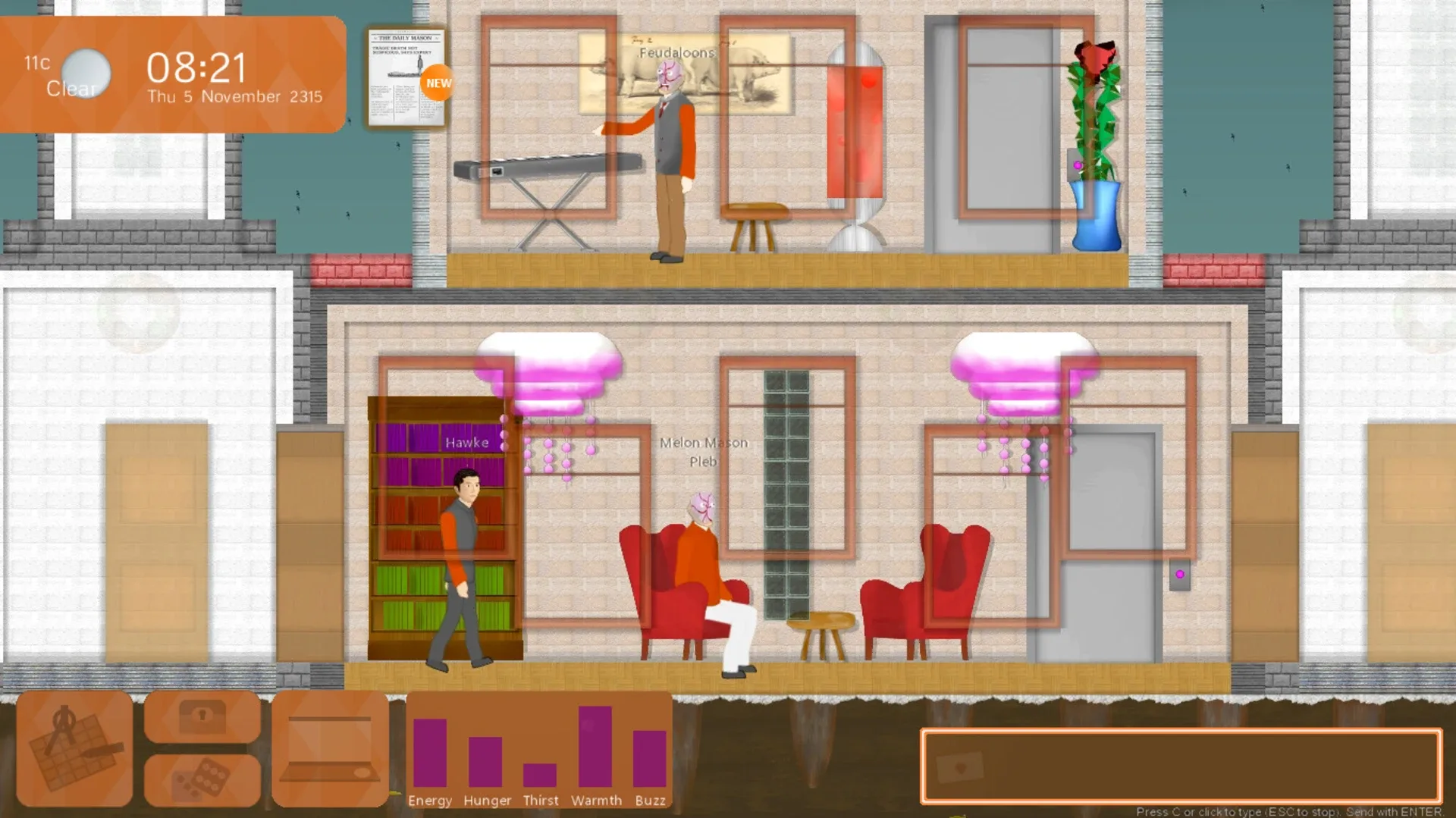Toggle the lower-floor elevator call button
1456x818 pixels.
point(1180,572)
